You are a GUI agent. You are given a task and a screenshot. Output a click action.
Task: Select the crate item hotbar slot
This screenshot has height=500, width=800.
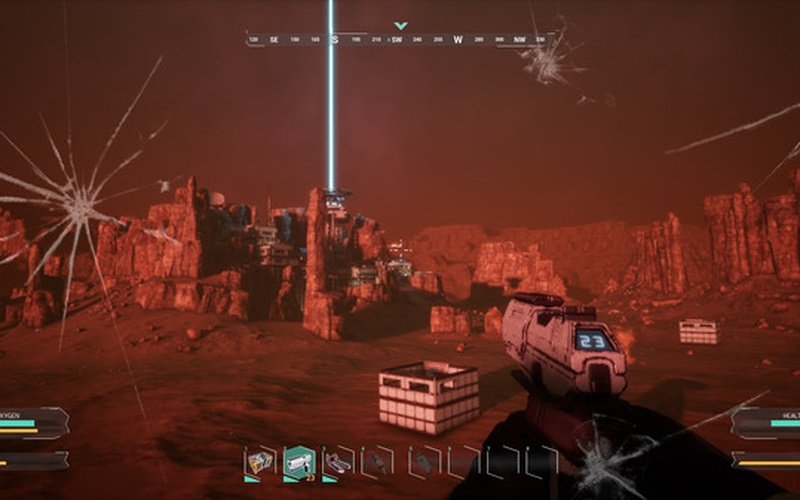(x=262, y=461)
